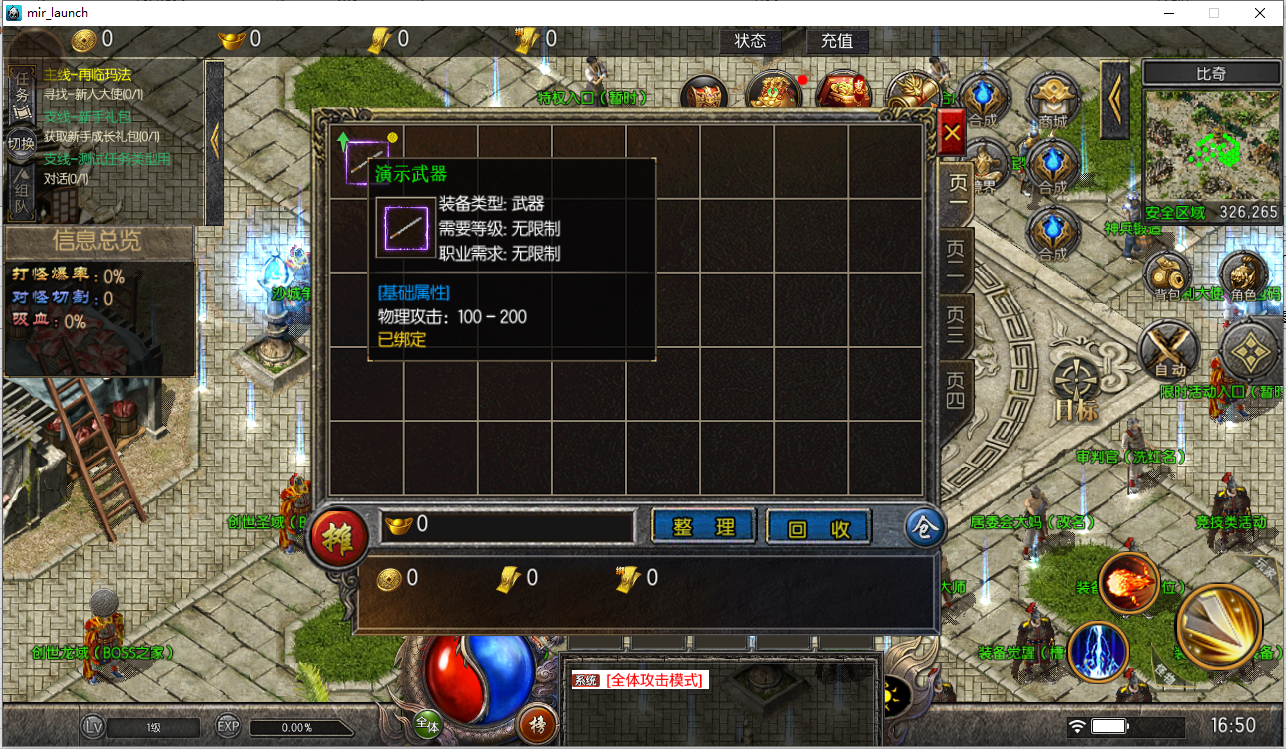The width and height of the screenshot is (1286, 749).
Task: Click the minimap
Action: [x=1211, y=142]
